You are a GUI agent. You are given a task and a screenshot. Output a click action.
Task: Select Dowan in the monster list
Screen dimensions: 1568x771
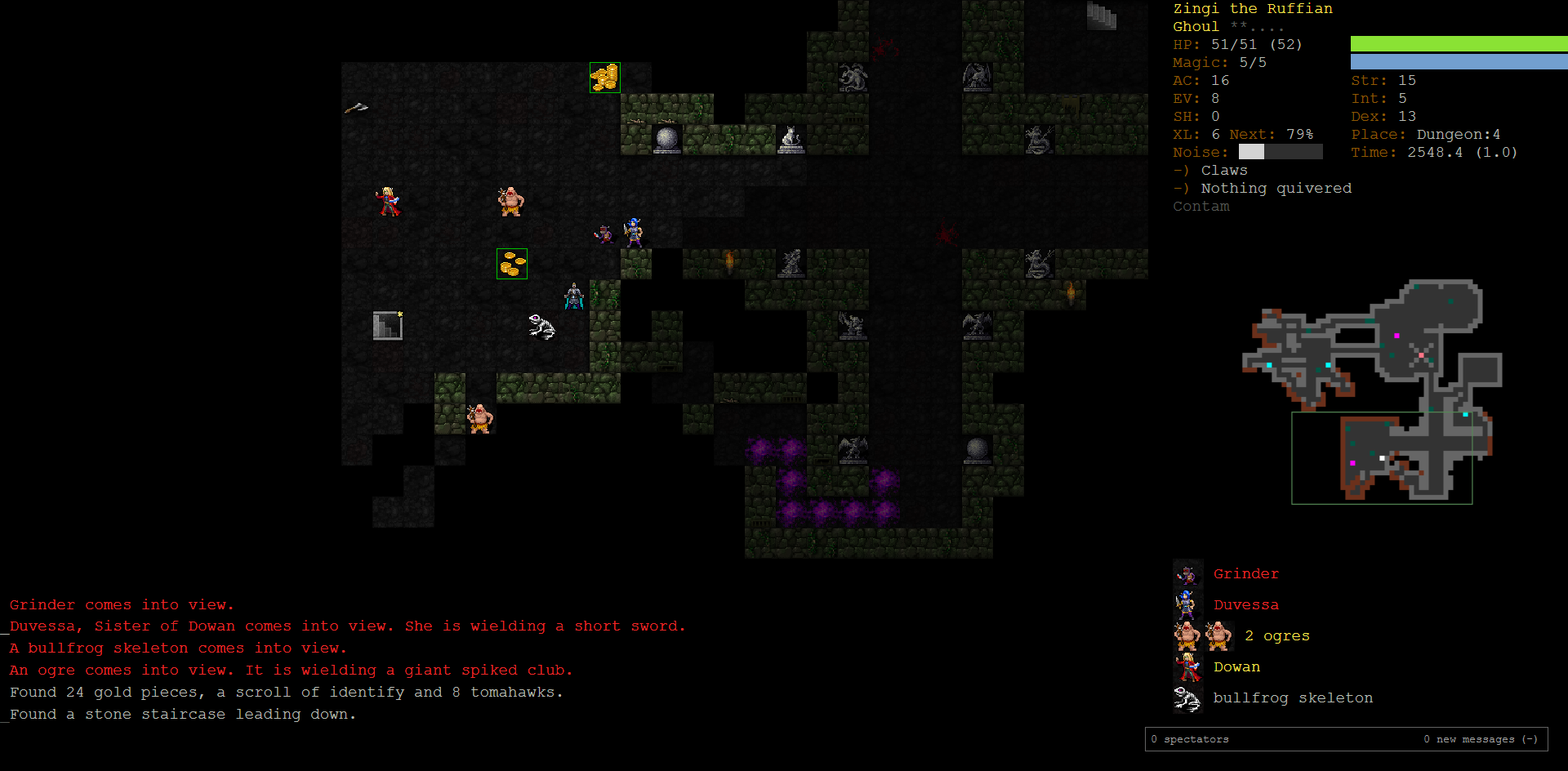tap(1236, 667)
